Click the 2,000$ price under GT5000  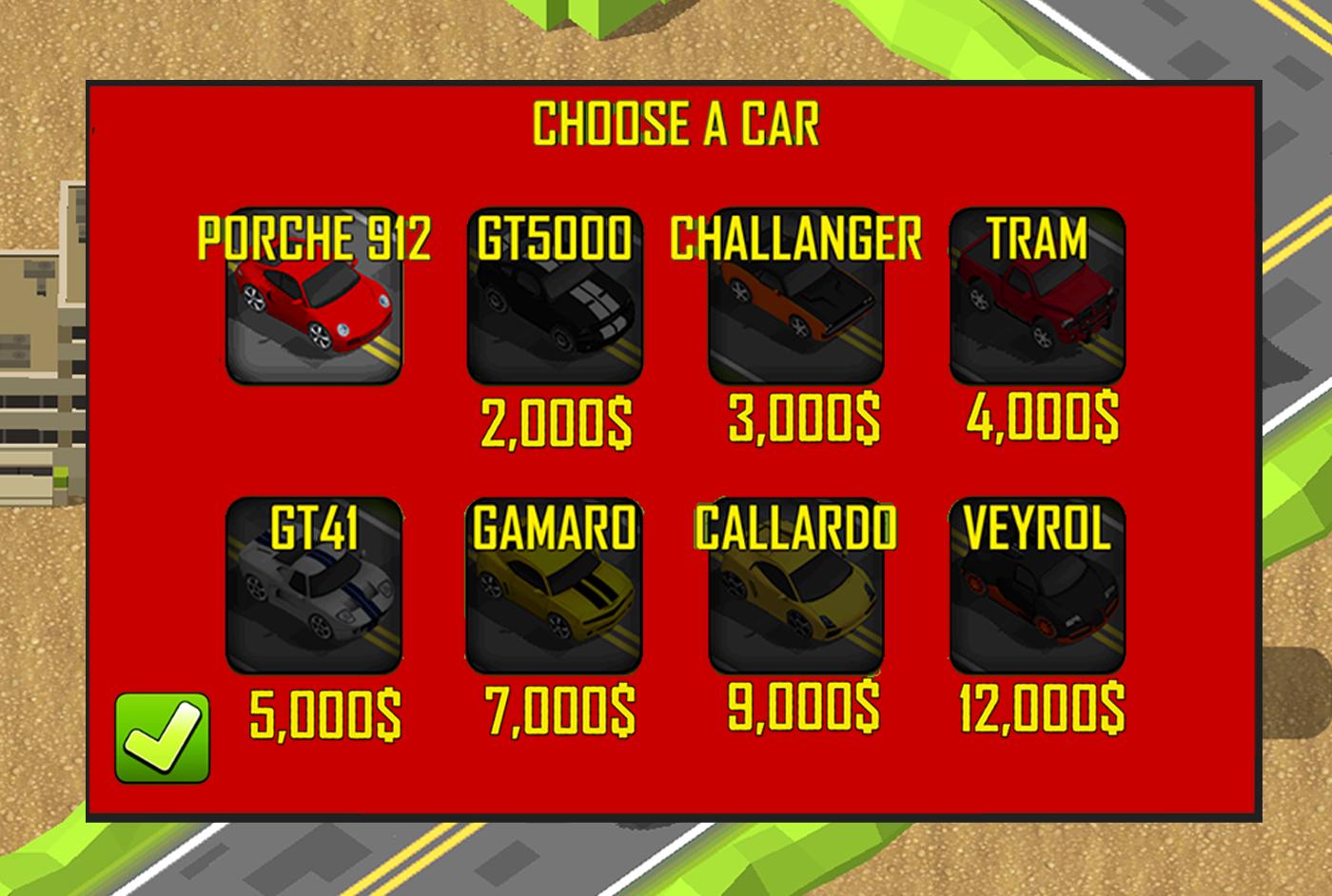555,420
